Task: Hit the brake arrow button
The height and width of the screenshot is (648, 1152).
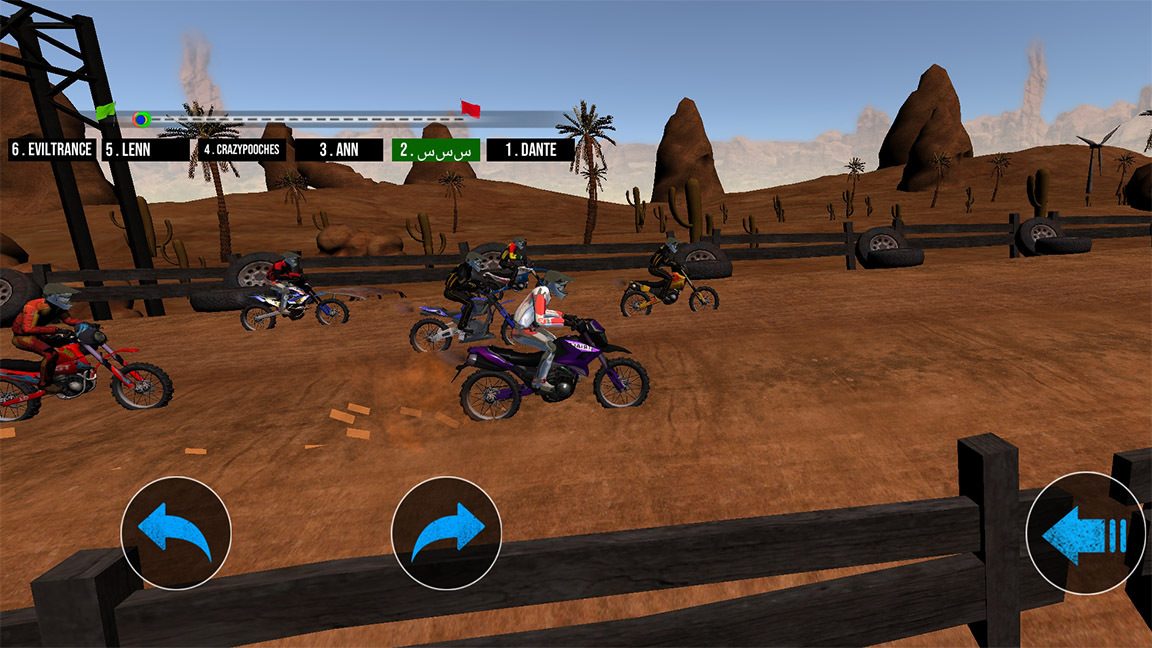Action: pyautogui.click(x=1085, y=534)
